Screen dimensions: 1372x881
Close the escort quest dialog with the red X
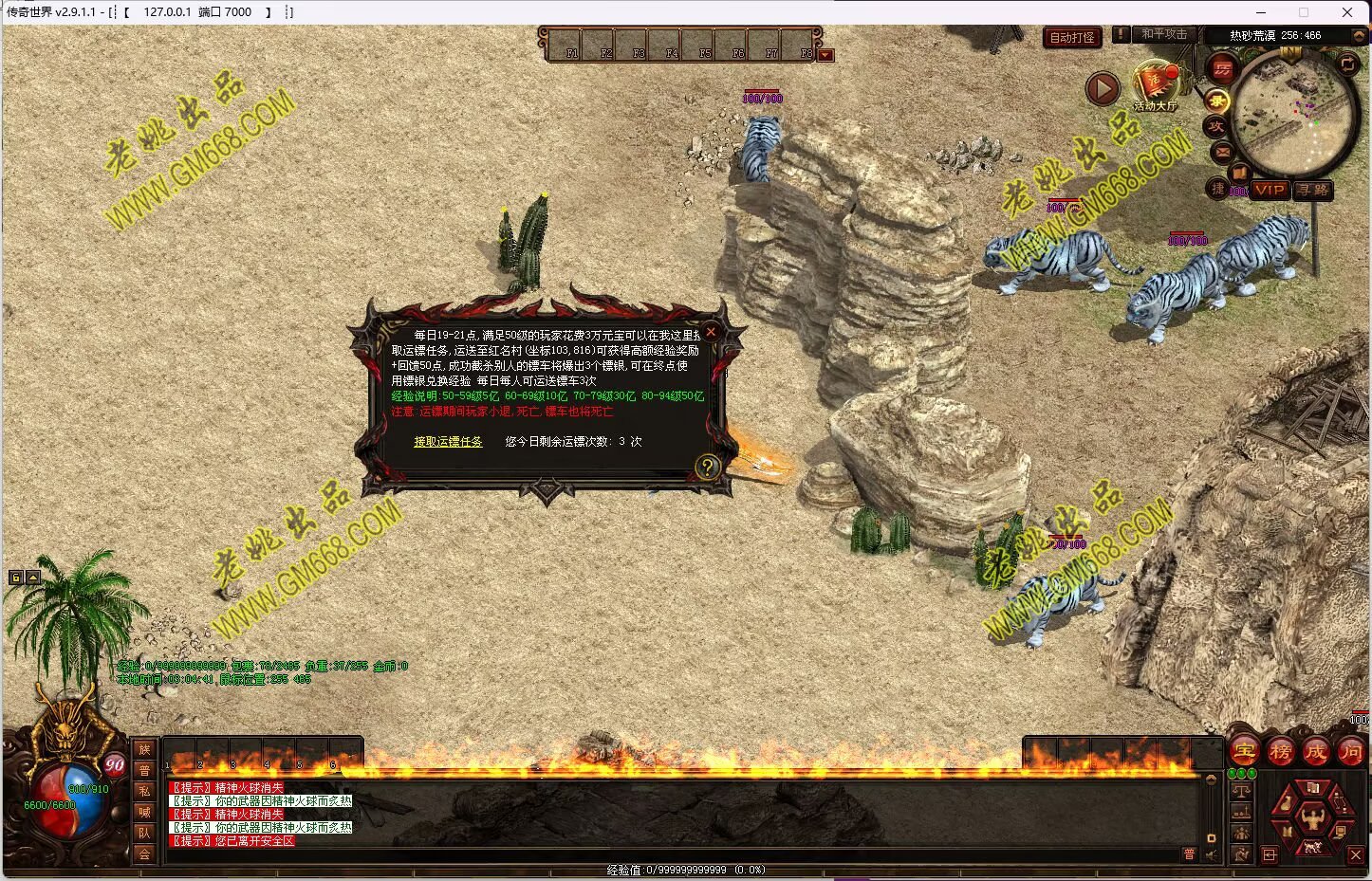coord(711,332)
